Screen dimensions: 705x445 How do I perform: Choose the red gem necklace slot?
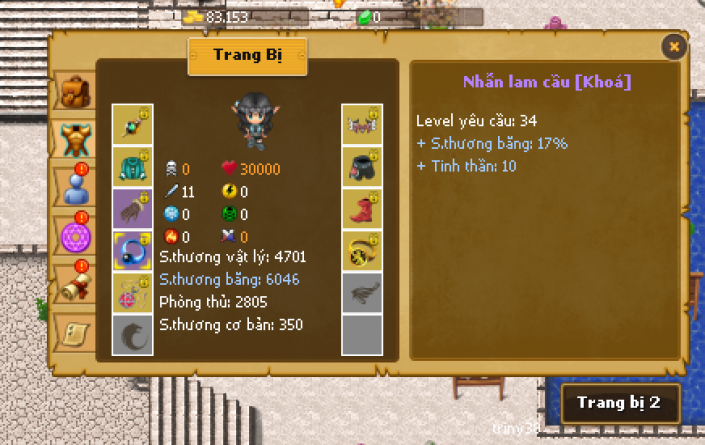tap(131, 293)
